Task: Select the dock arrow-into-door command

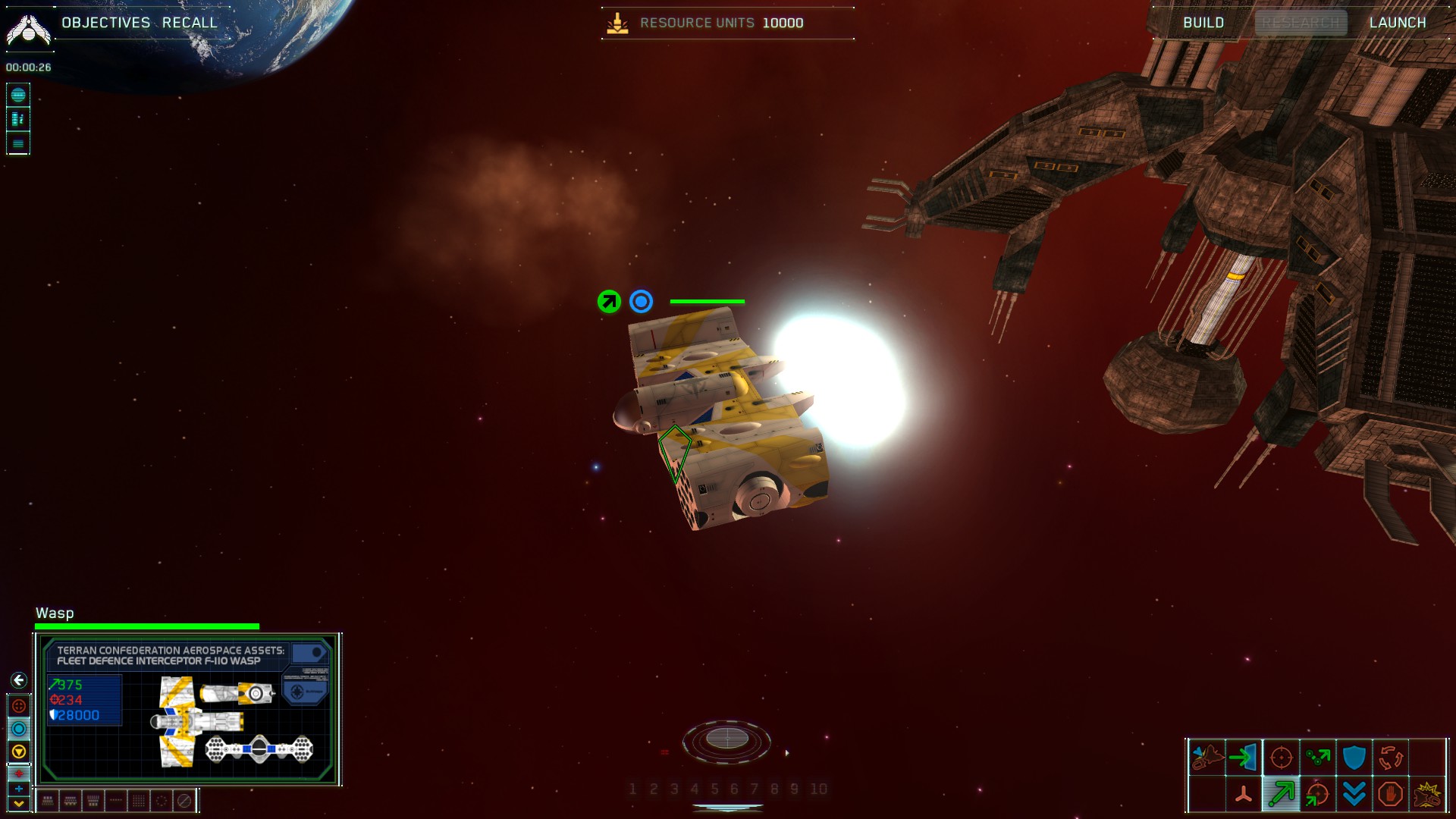Action: tap(1244, 757)
